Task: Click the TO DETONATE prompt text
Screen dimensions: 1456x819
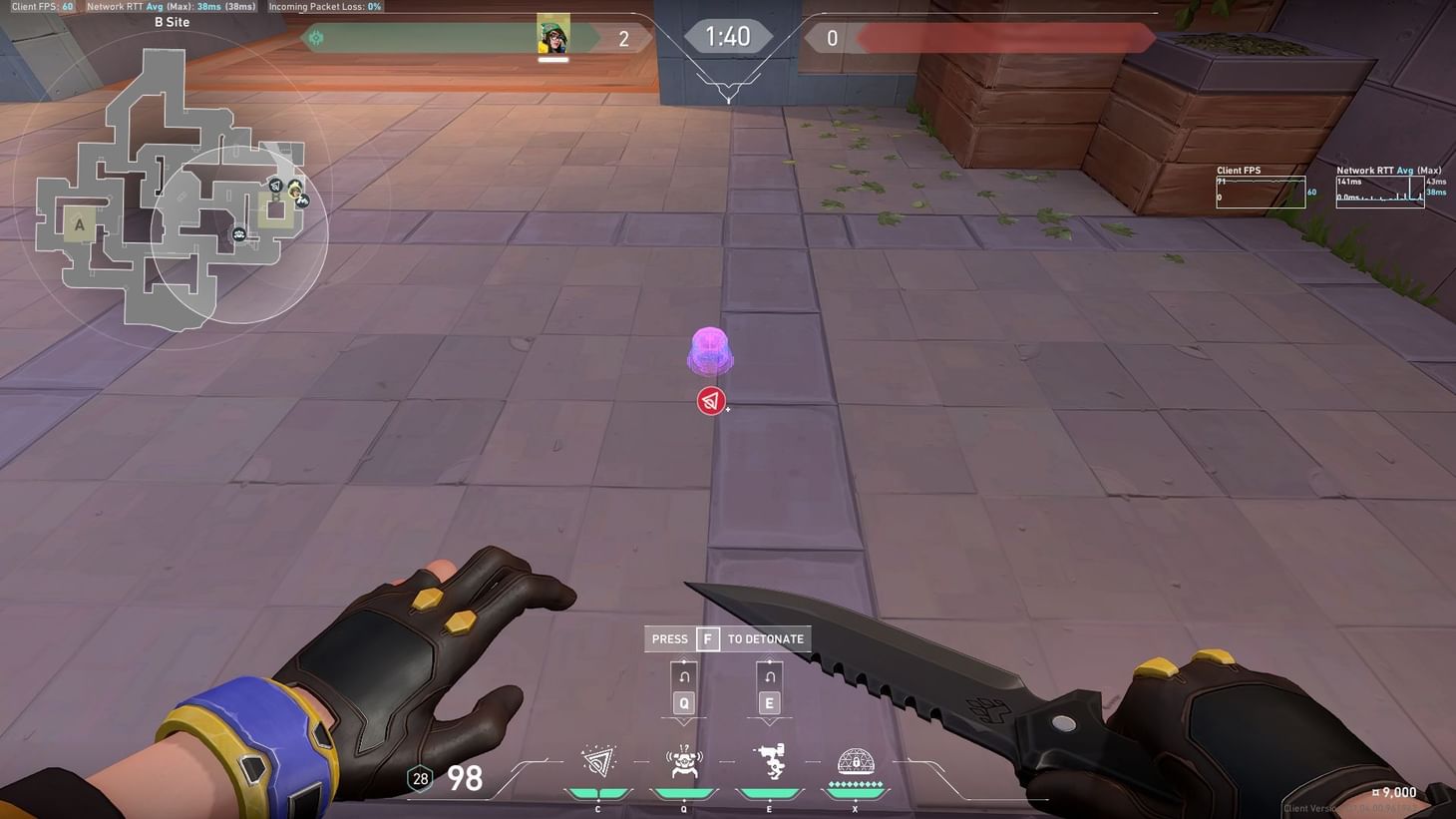Action: [x=766, y=638]
